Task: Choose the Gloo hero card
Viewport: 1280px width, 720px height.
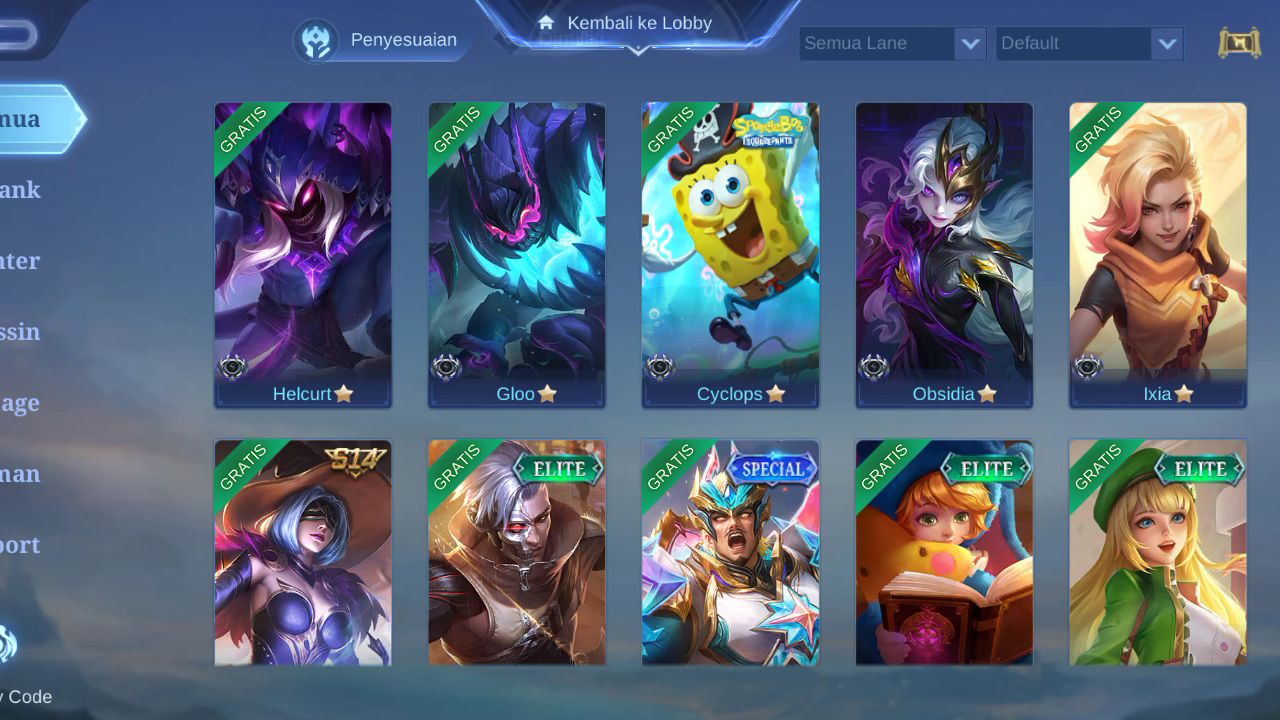Action: tap(517, 255)
